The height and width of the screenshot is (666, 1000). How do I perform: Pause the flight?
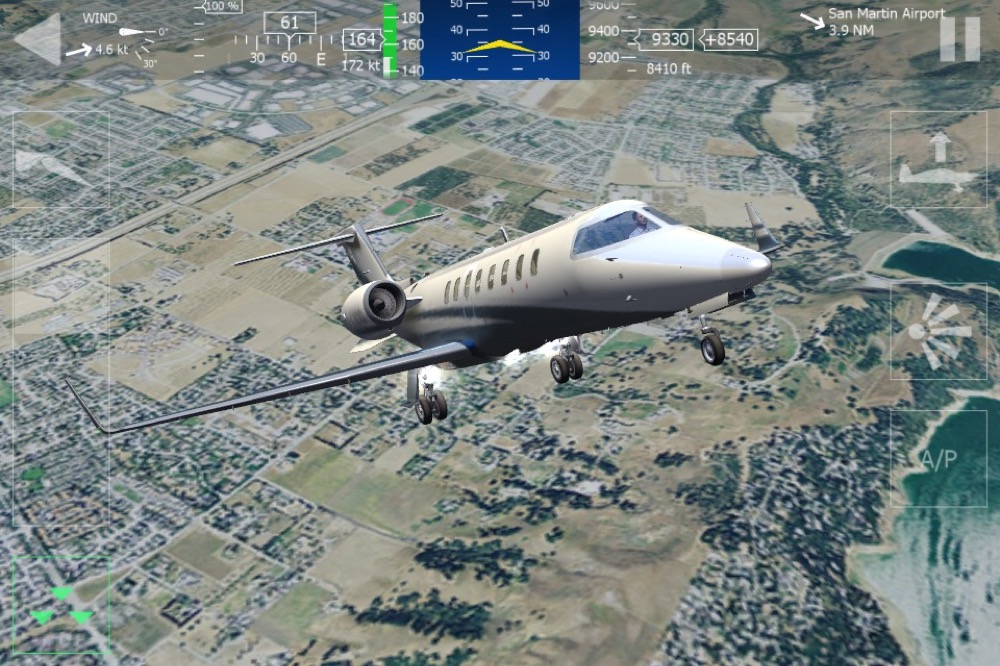click(959, 40)
